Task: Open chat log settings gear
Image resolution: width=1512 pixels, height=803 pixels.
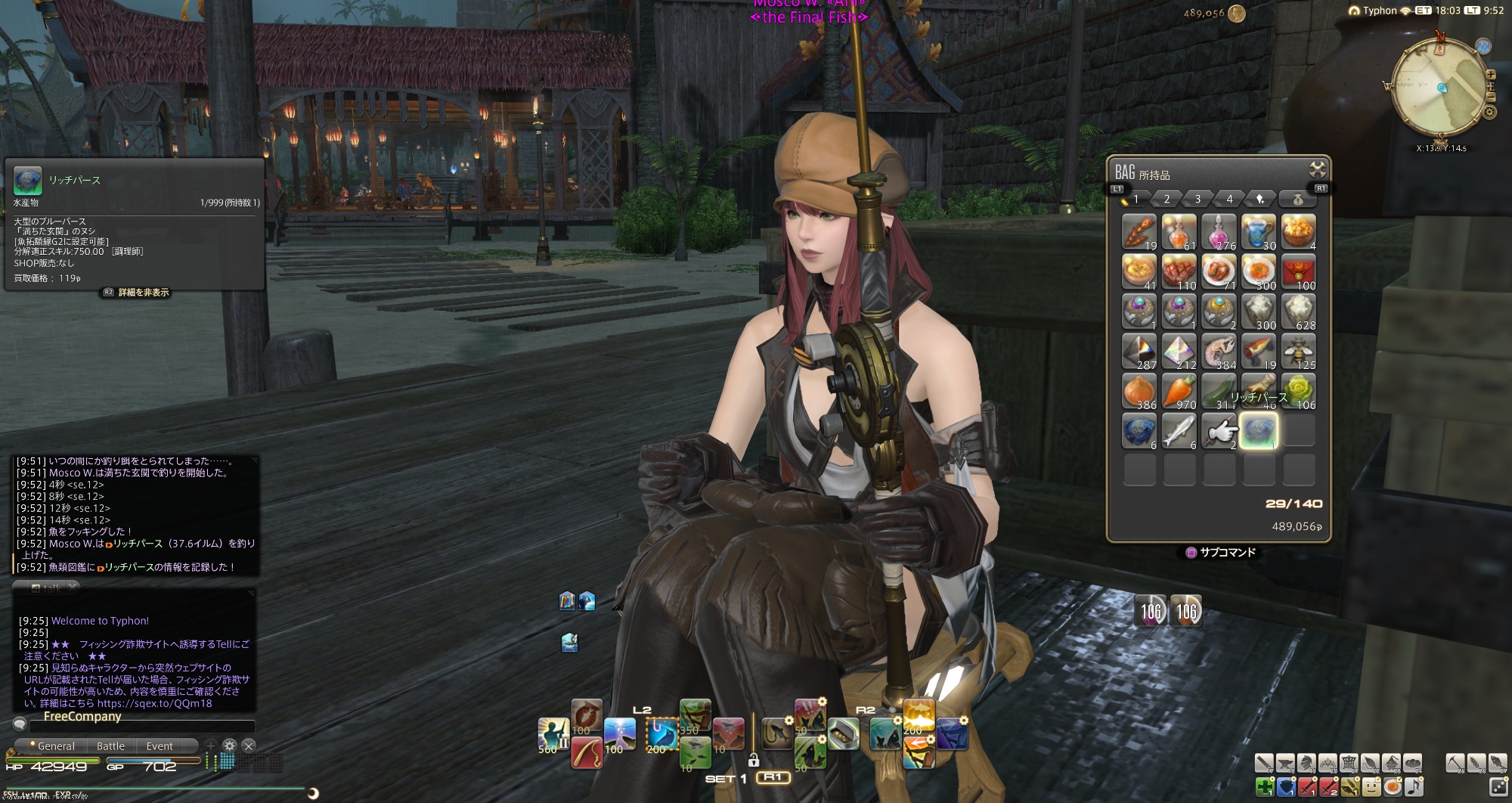Action: tap(230, 746)
